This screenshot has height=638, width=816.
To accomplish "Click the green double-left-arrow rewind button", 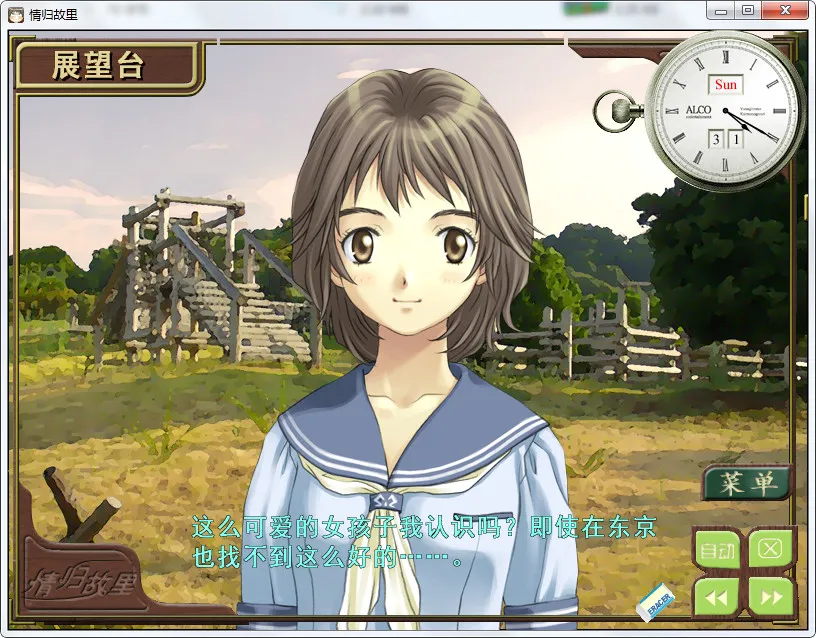I will coord(716,597).
